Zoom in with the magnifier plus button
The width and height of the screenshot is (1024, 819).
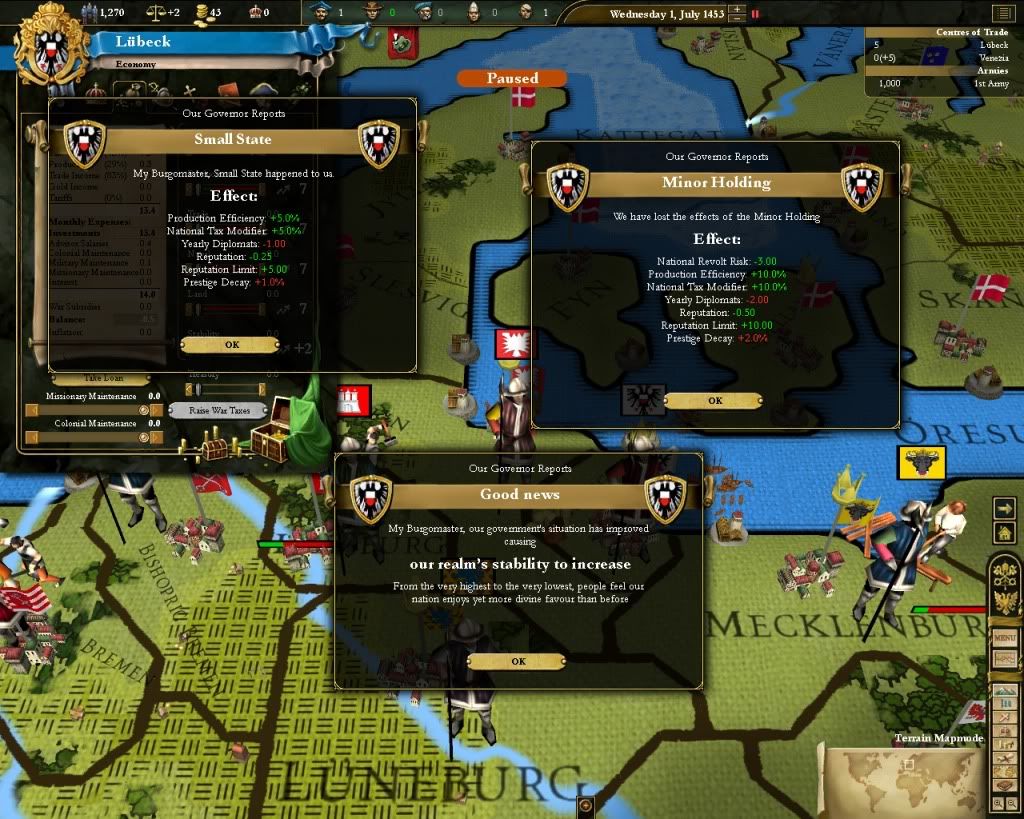(x=999, y=802)
